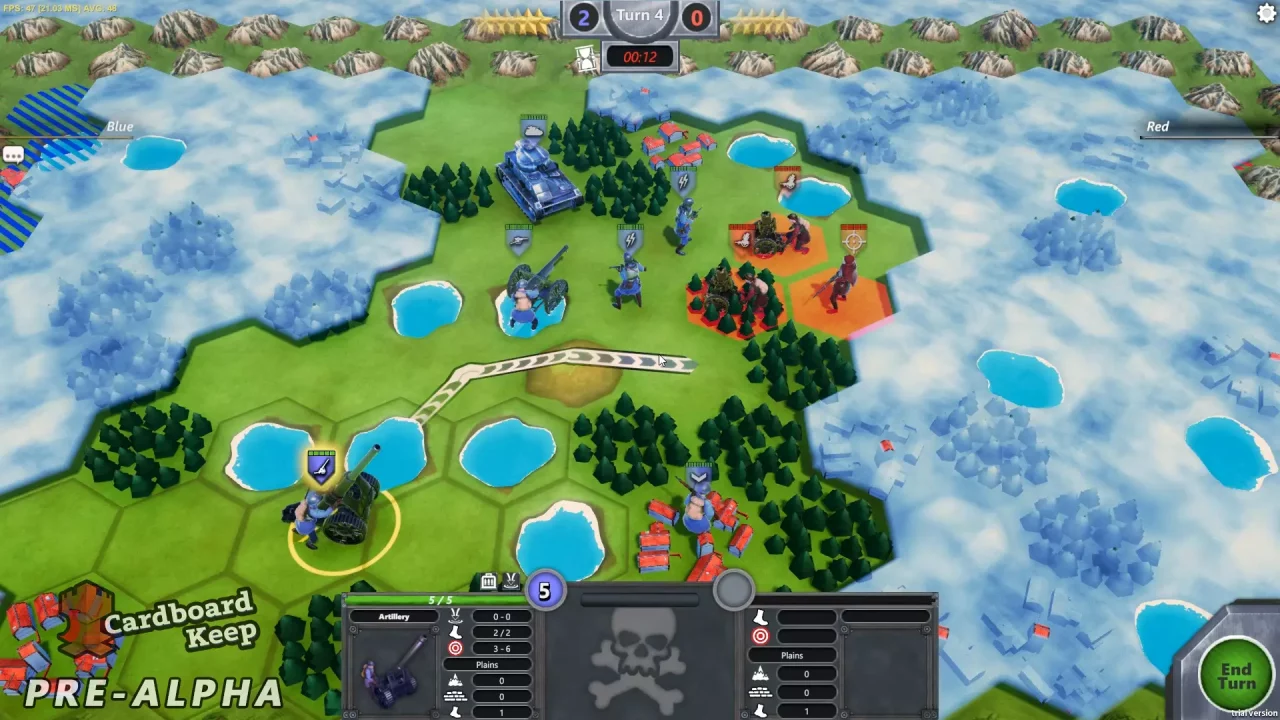Image resolution: width=1280 pixels, height=720 pixels.
Task: Click the red target icon in the enemy panel
Action: [x=760, y=635]
